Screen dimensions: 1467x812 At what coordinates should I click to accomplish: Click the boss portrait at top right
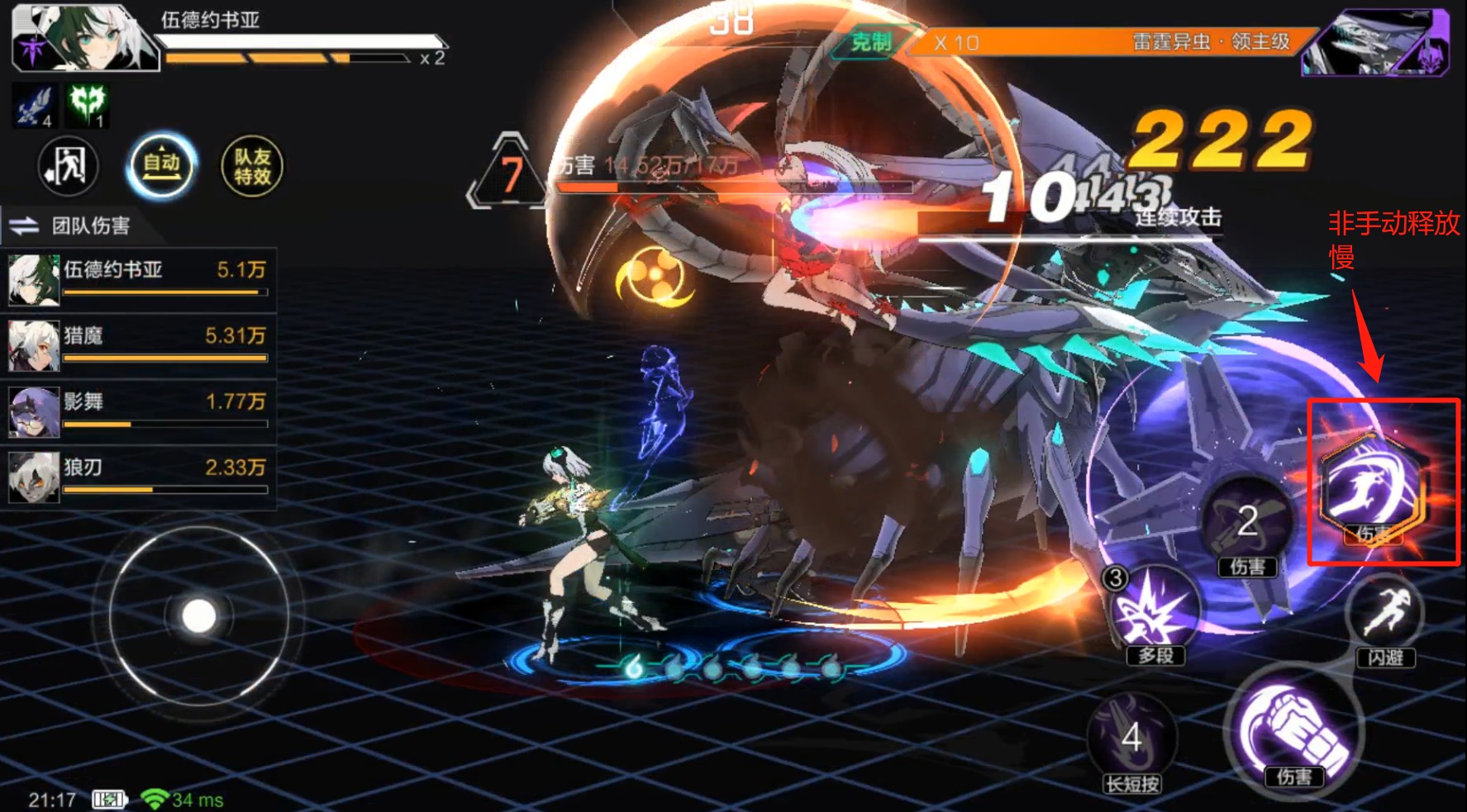click(x=1378, y=43)
